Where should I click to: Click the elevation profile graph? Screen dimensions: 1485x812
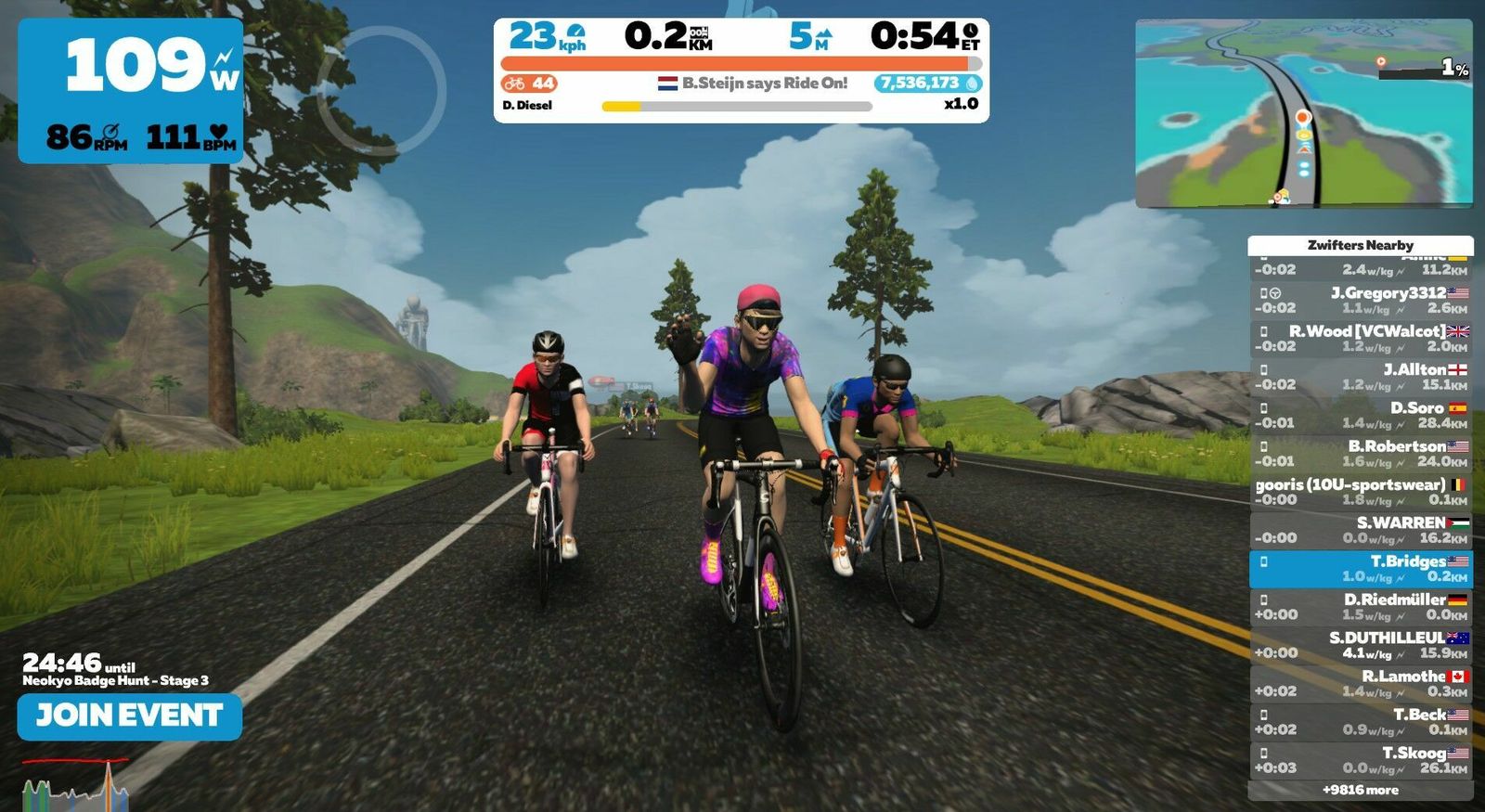click(76, 784)
